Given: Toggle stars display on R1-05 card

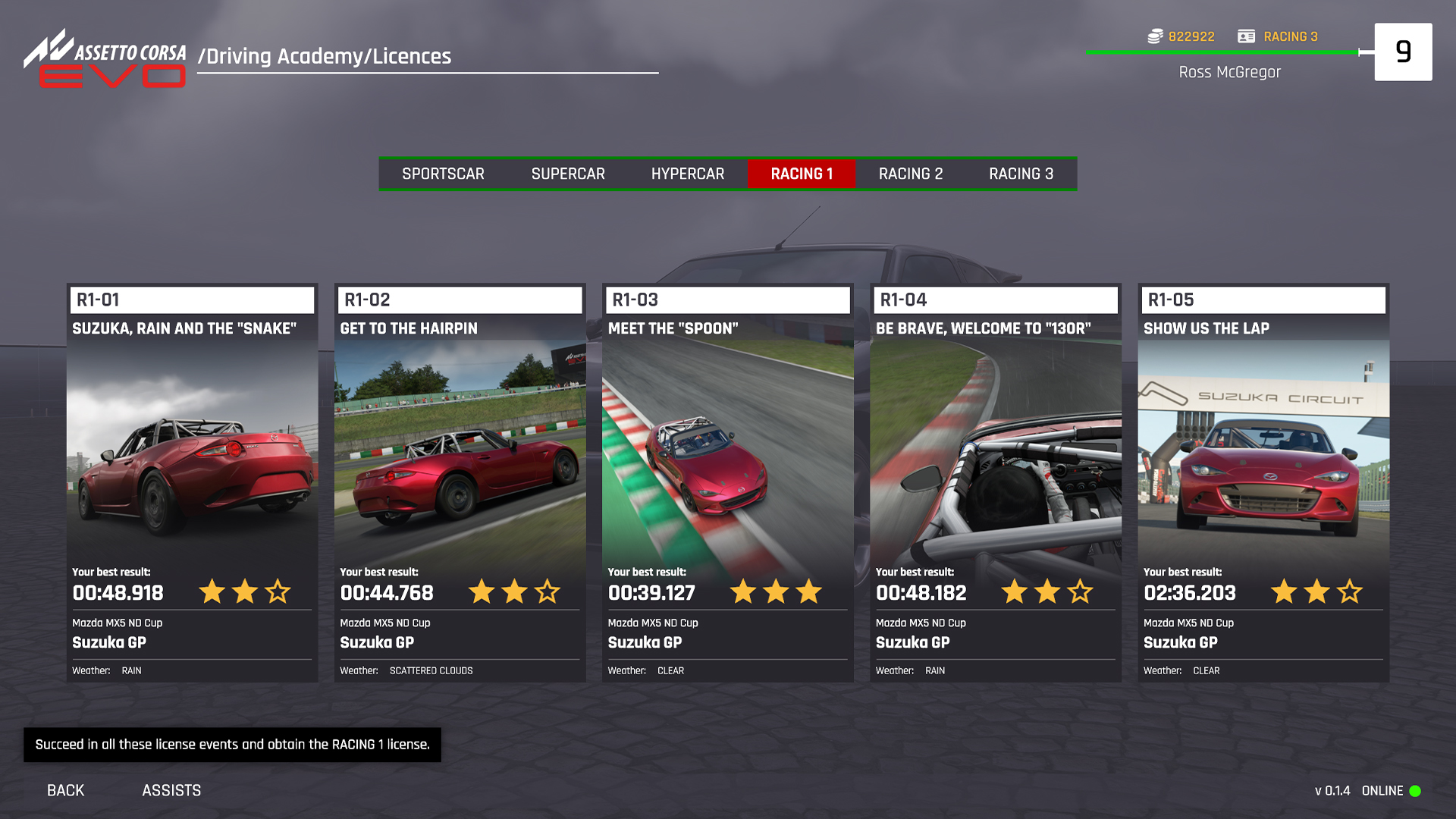Looking at the screenshot, I should coord(1316,592).
